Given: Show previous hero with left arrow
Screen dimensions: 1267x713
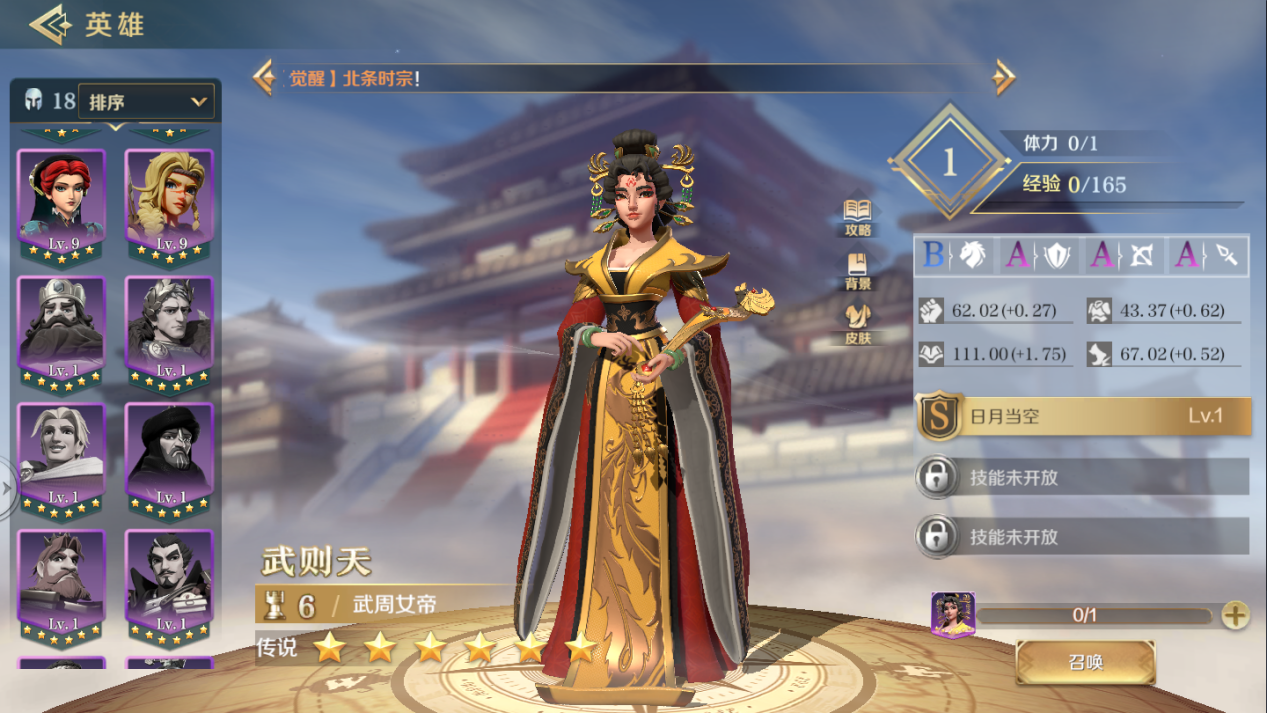Looking at the screenshot, I should 264,78.
